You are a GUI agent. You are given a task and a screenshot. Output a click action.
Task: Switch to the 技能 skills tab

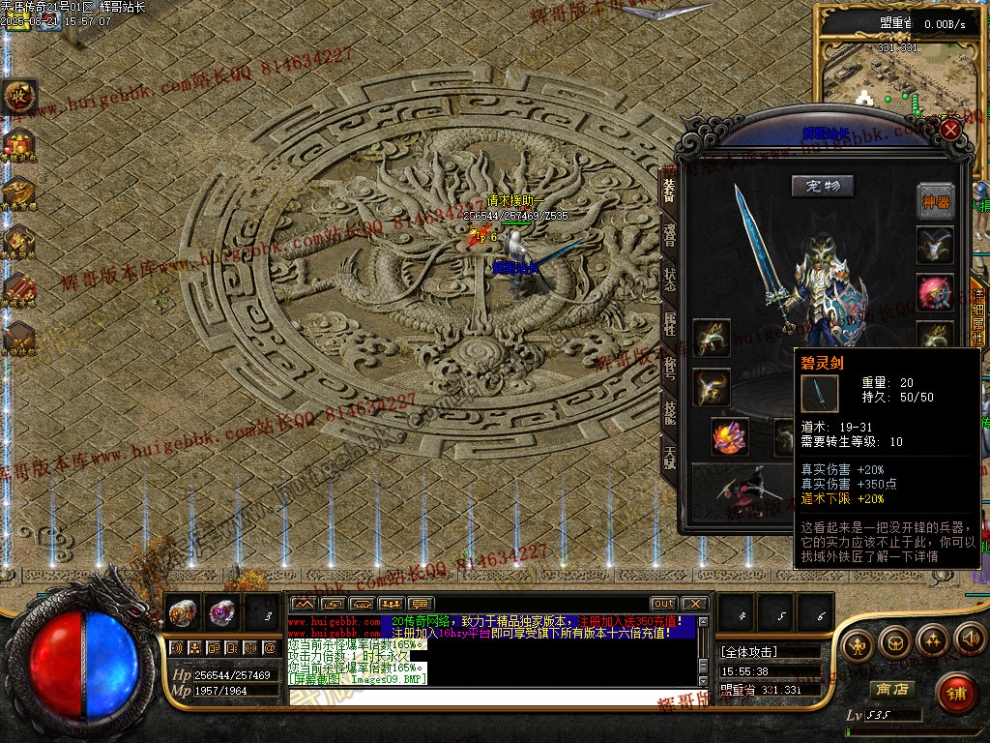(669, 412)
